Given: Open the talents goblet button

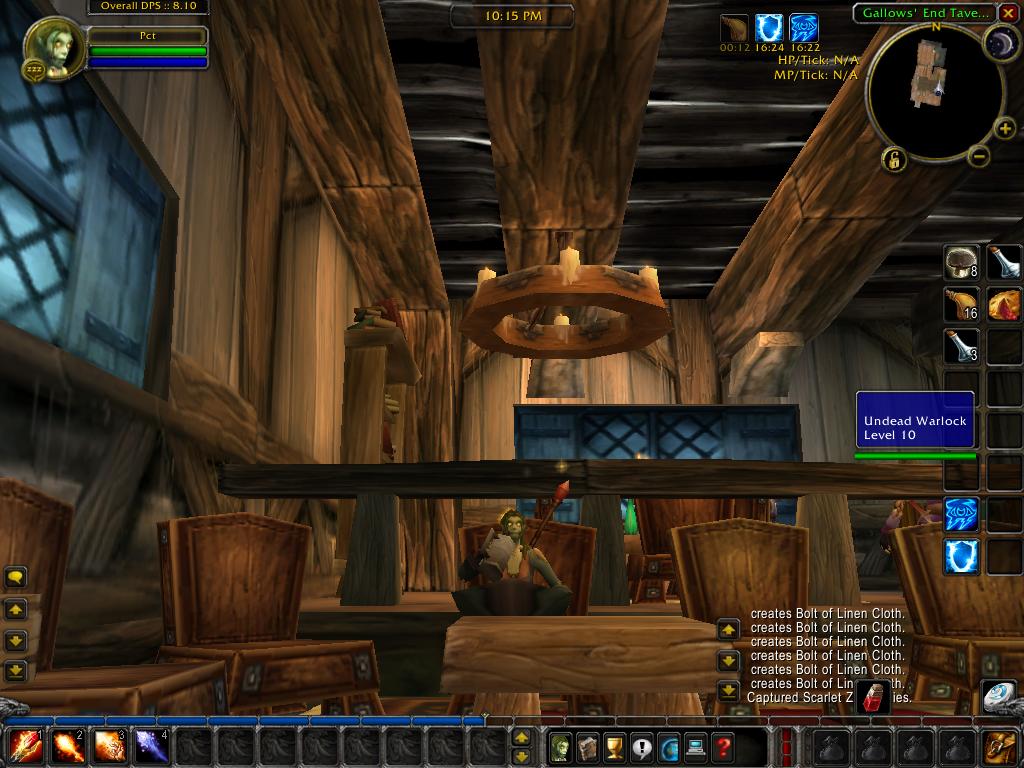Looking at the screenshot, I should click(x=615, y=746).
